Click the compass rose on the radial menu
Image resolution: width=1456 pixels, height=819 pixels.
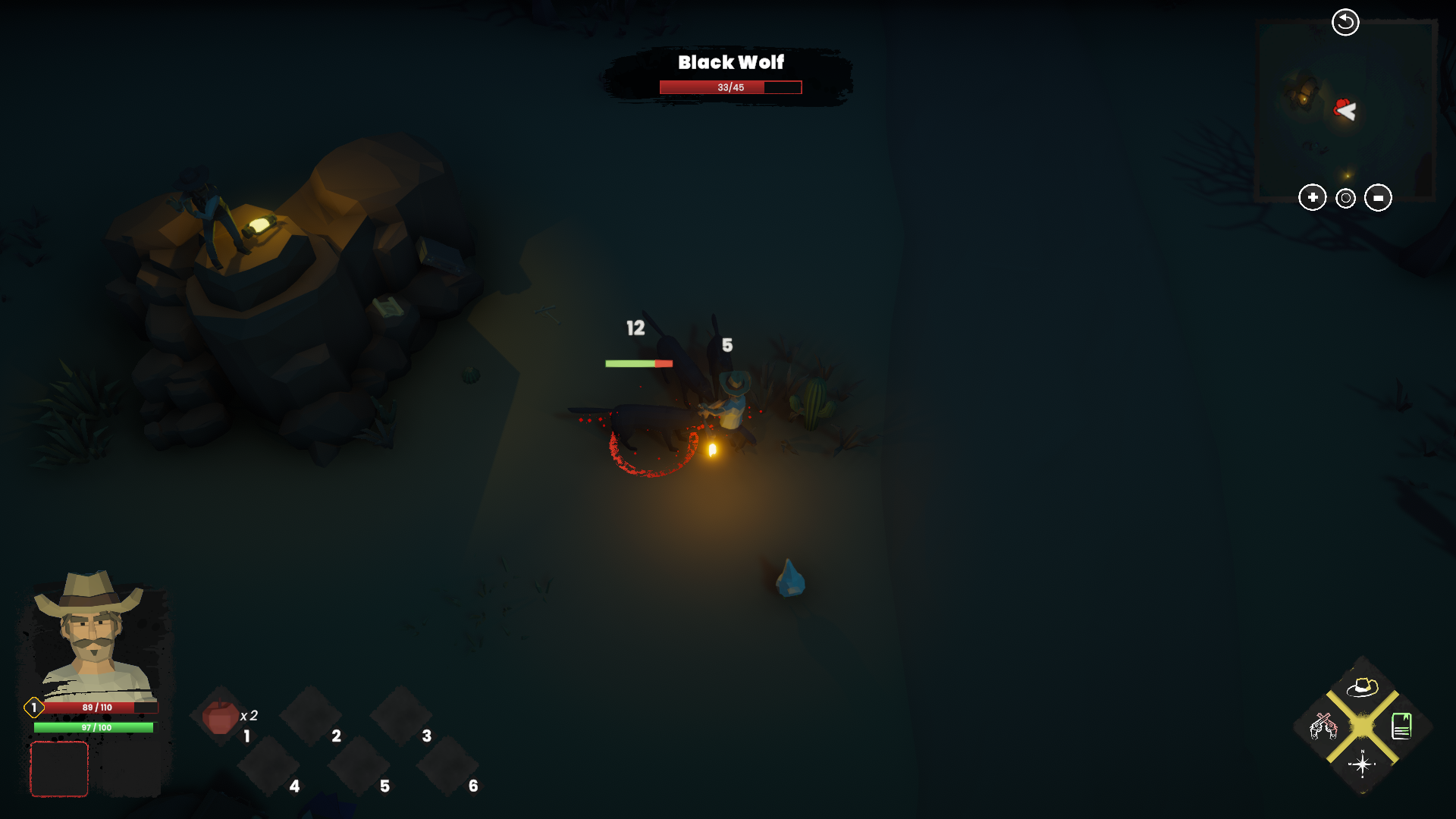(x=1362, y=765)
